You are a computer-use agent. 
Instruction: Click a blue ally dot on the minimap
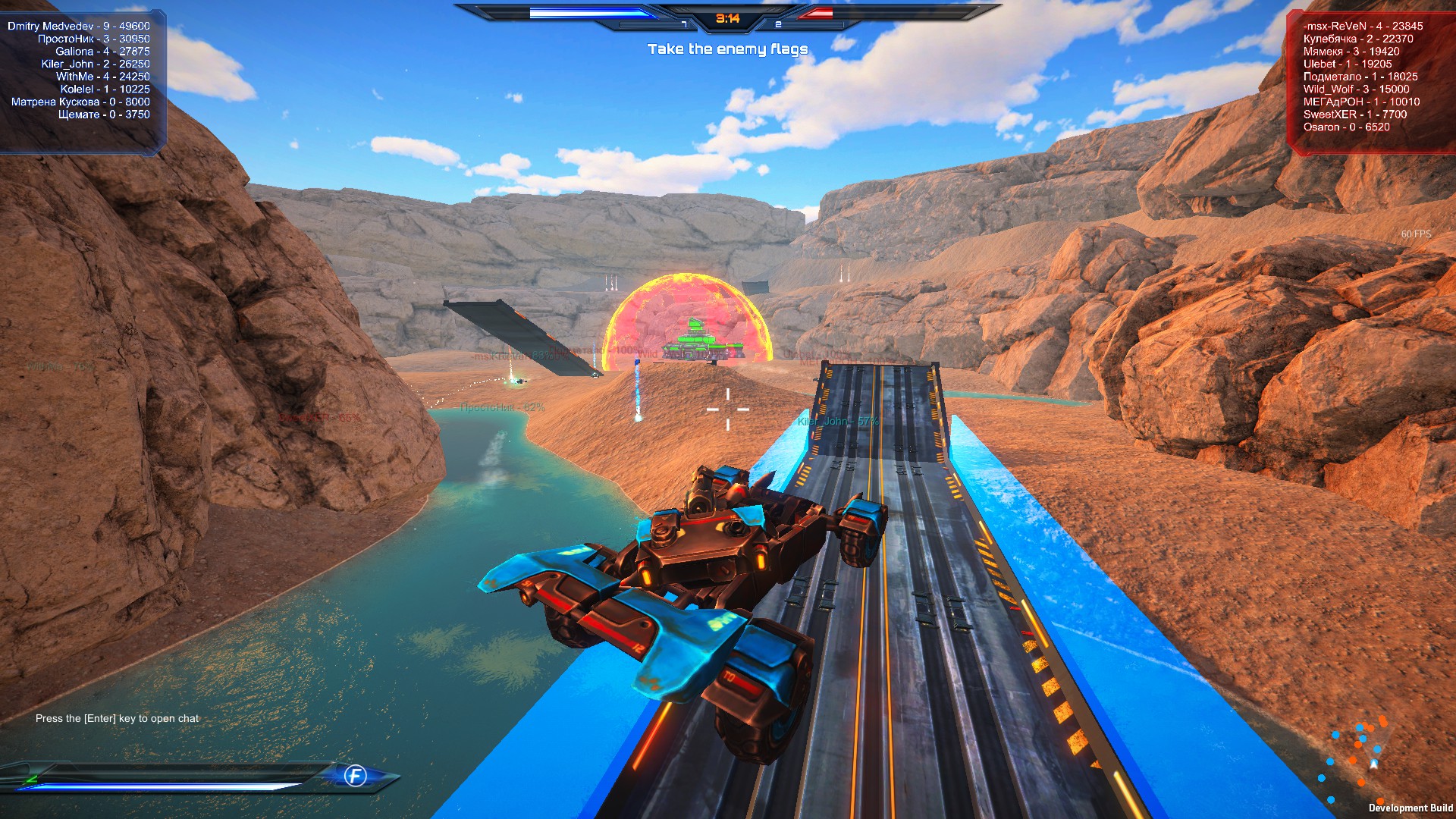coord(1377,749)
